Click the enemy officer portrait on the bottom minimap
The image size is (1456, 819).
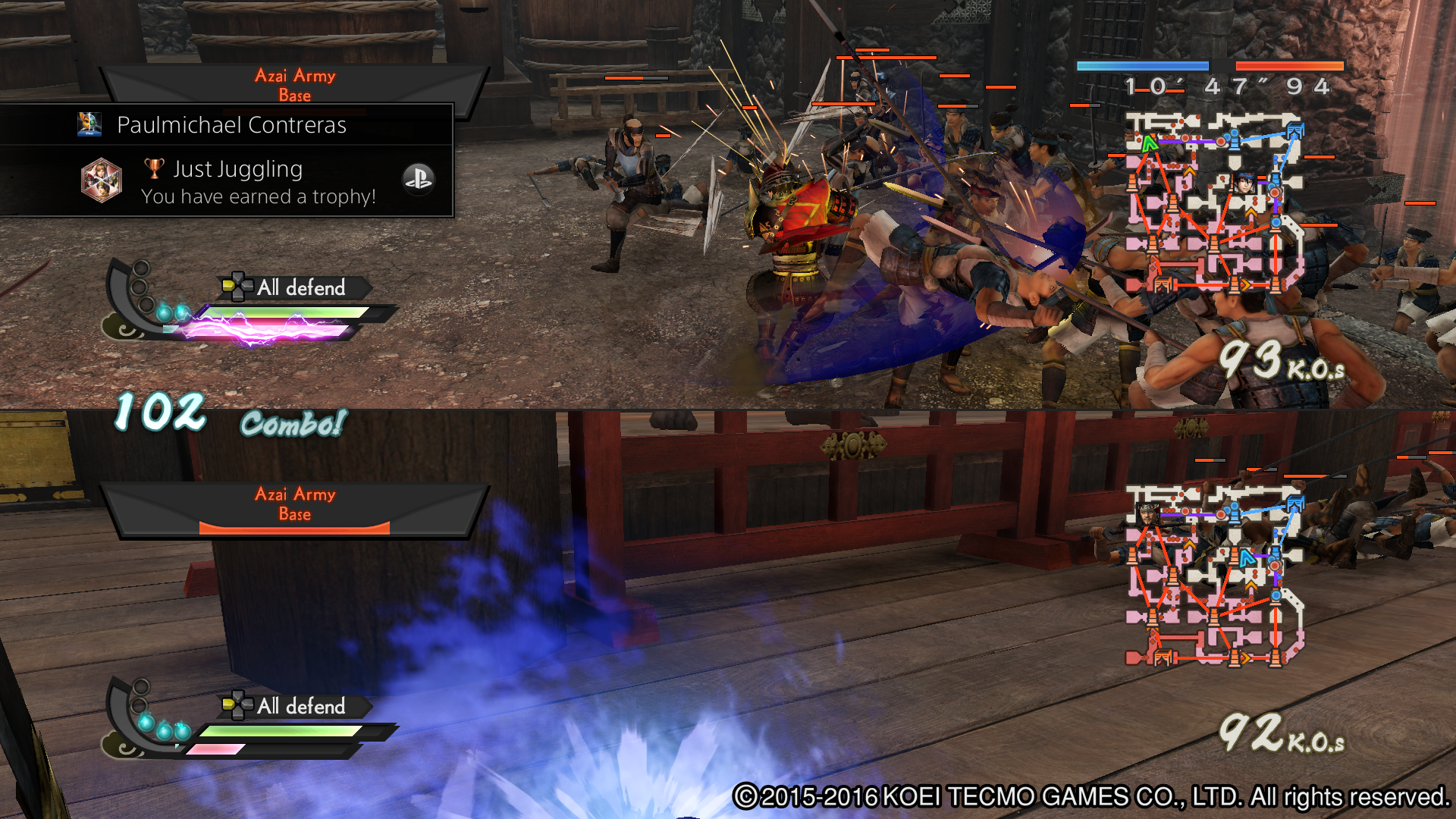click(x=1148, y=514)
